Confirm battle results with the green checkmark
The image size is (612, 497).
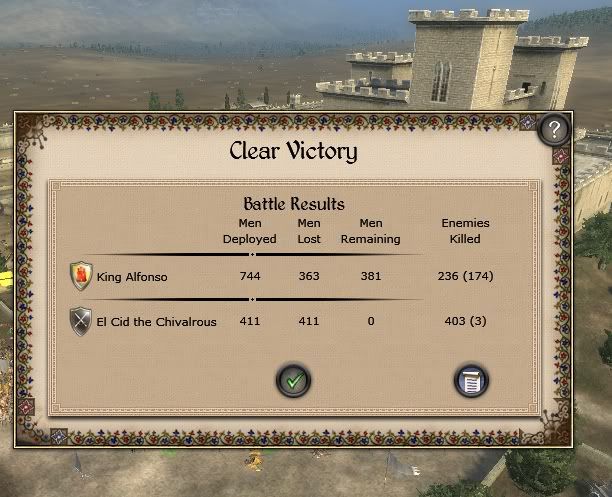point(292,379)
